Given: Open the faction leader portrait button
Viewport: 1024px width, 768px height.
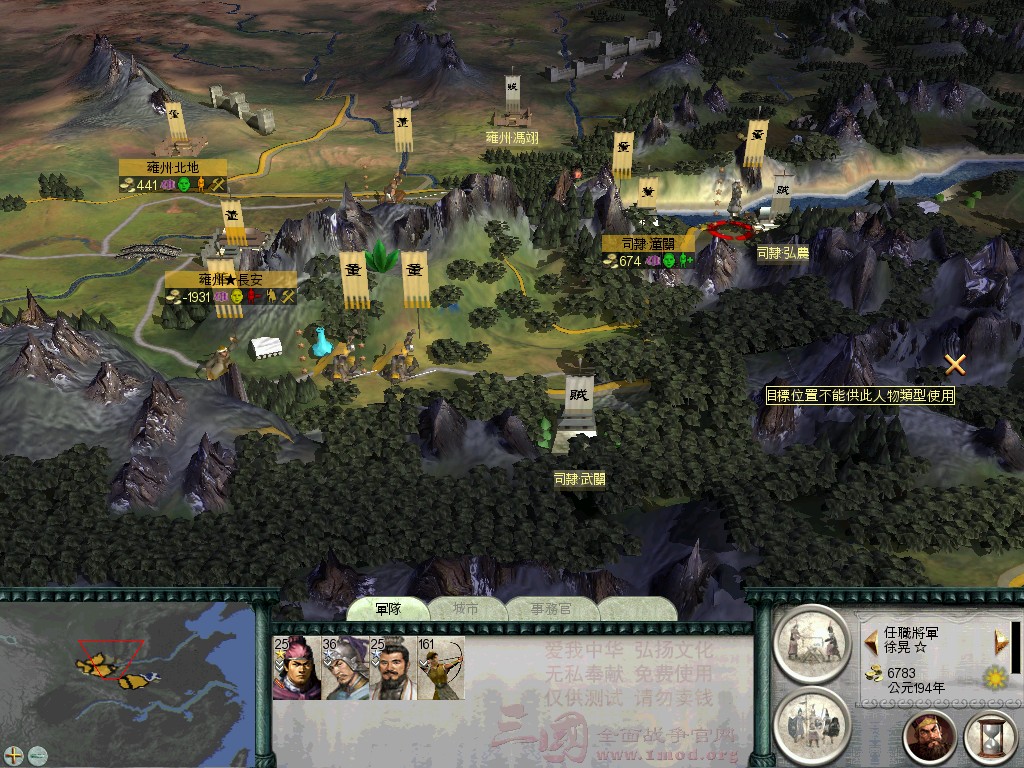Looking at the screenshot, I should click(930, 738).
